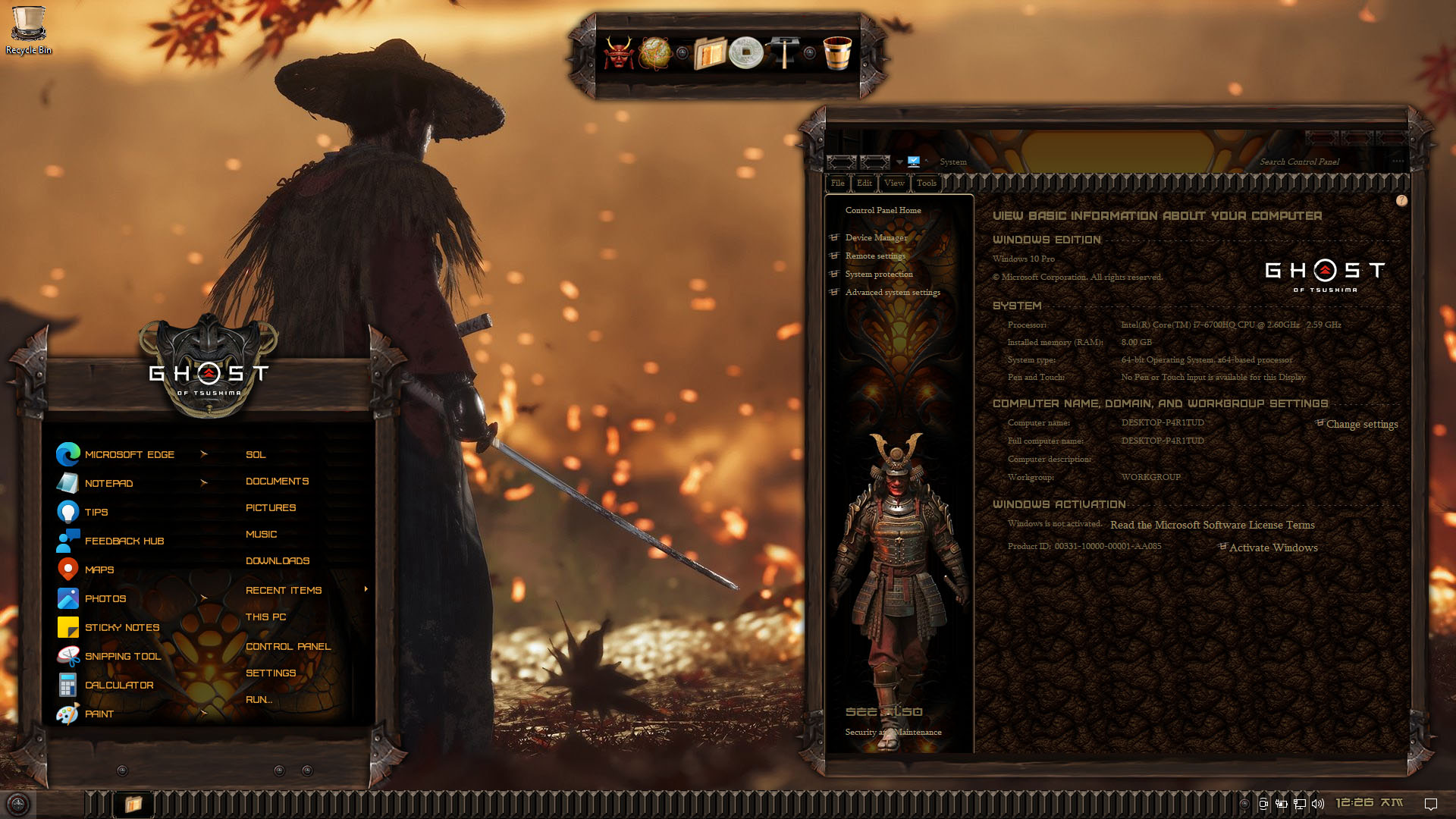Image resolution: width=1456 pixels, height=819 pixels.
Task: Open the Feedback Hub entry
Action: pos(124,541)
